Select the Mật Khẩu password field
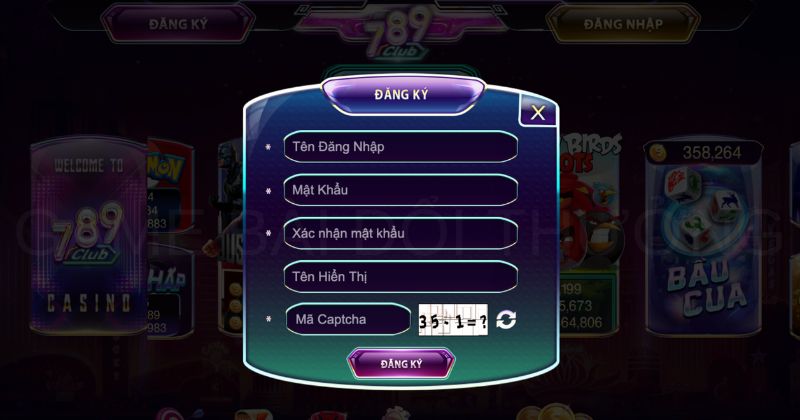Screen dimensions: 800x420 pos(400,190)
